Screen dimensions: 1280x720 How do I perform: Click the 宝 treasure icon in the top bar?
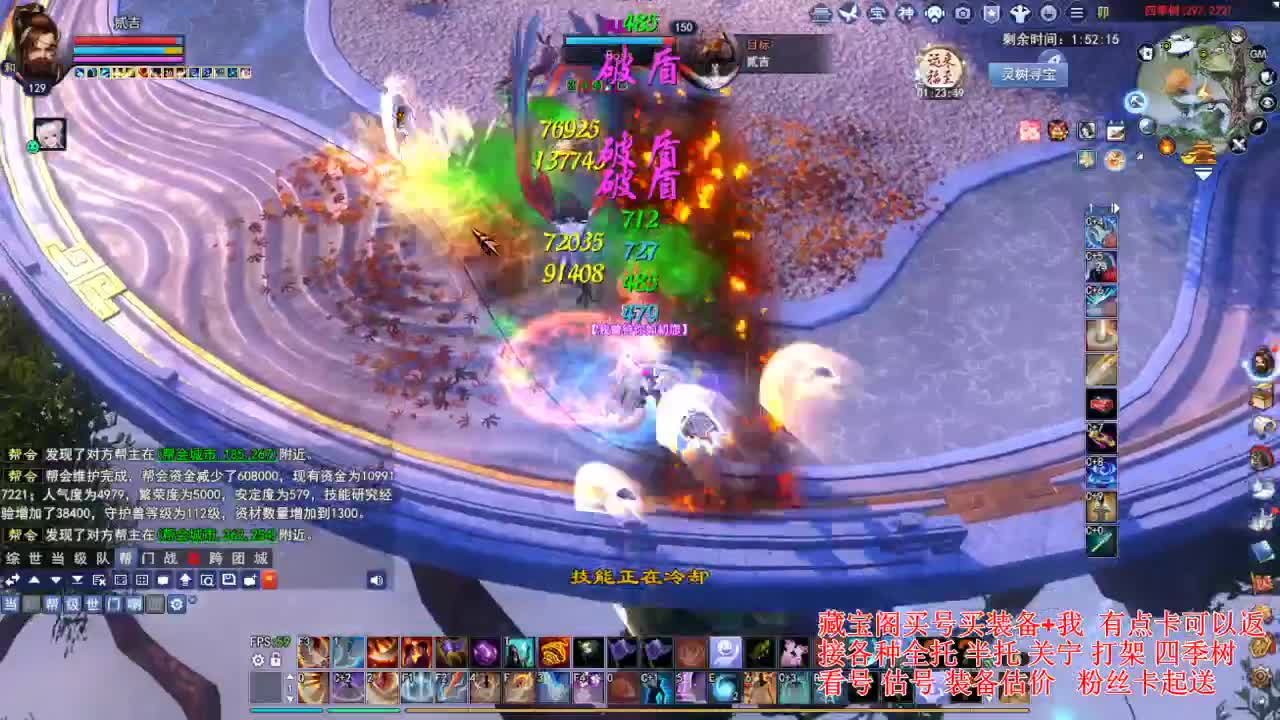pyautogui.click(x=879, y=13)
